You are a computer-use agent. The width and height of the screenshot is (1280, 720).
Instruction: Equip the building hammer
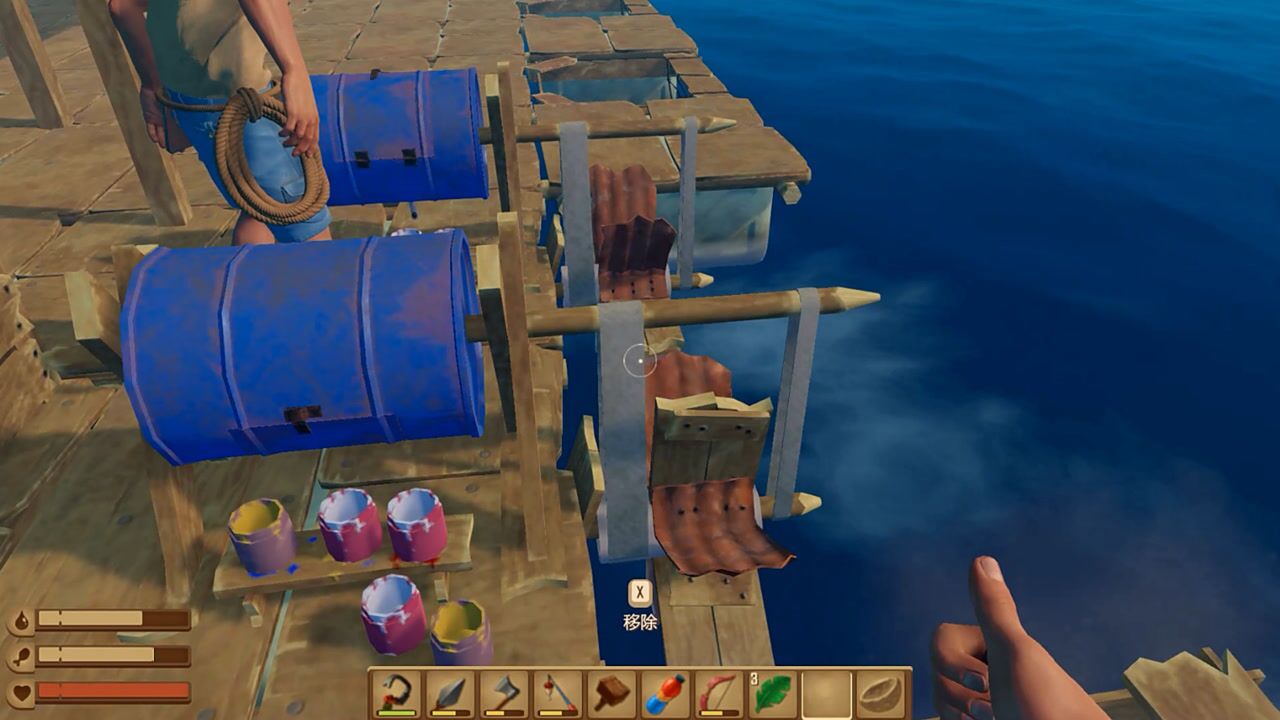pyautogui.click(x=612, y=694)
